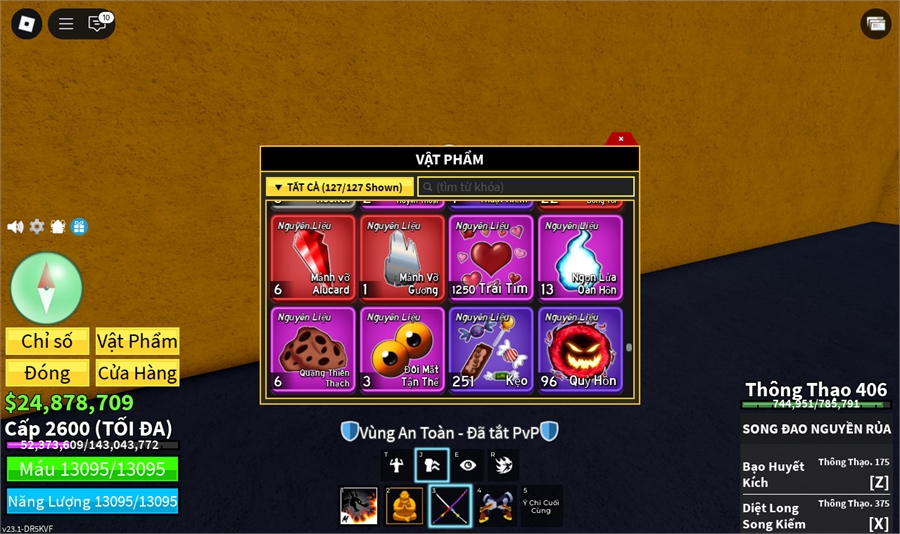
Task: Select the Mảnh vỡ Alucard item
Action: [x=313, y=258]
